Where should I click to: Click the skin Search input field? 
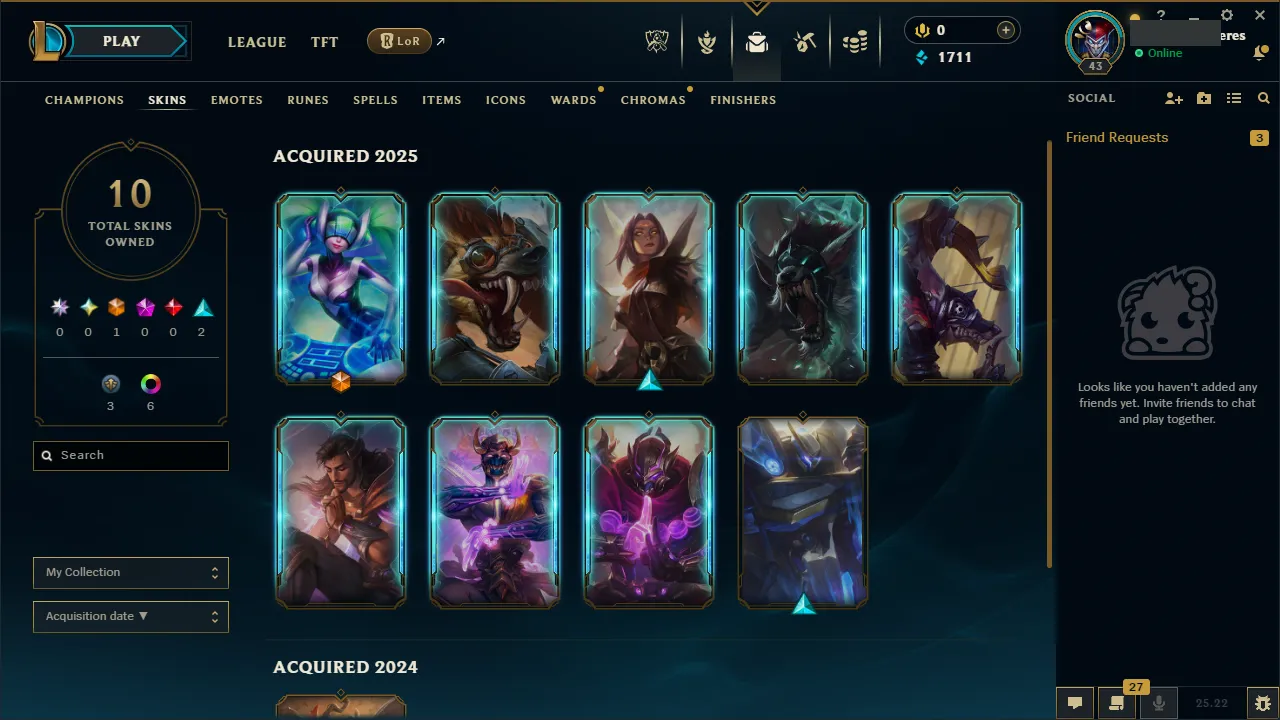click(x=130, y=455)
